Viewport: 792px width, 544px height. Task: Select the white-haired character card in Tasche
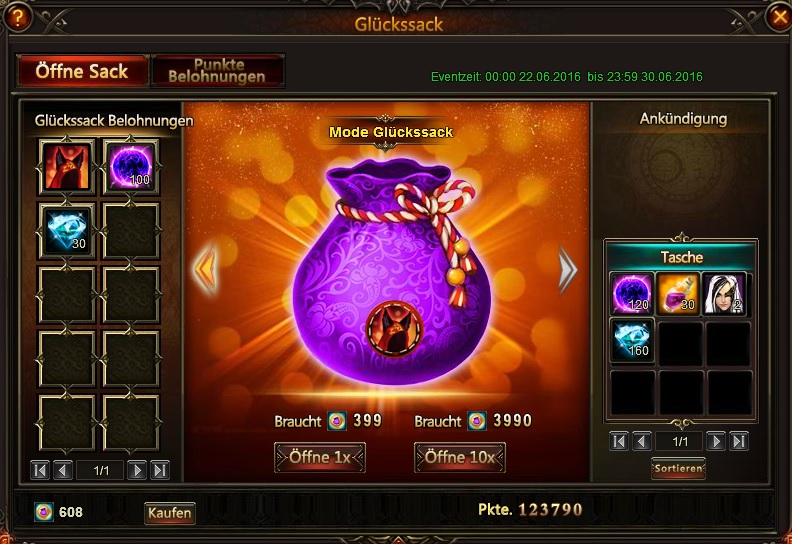724,294
